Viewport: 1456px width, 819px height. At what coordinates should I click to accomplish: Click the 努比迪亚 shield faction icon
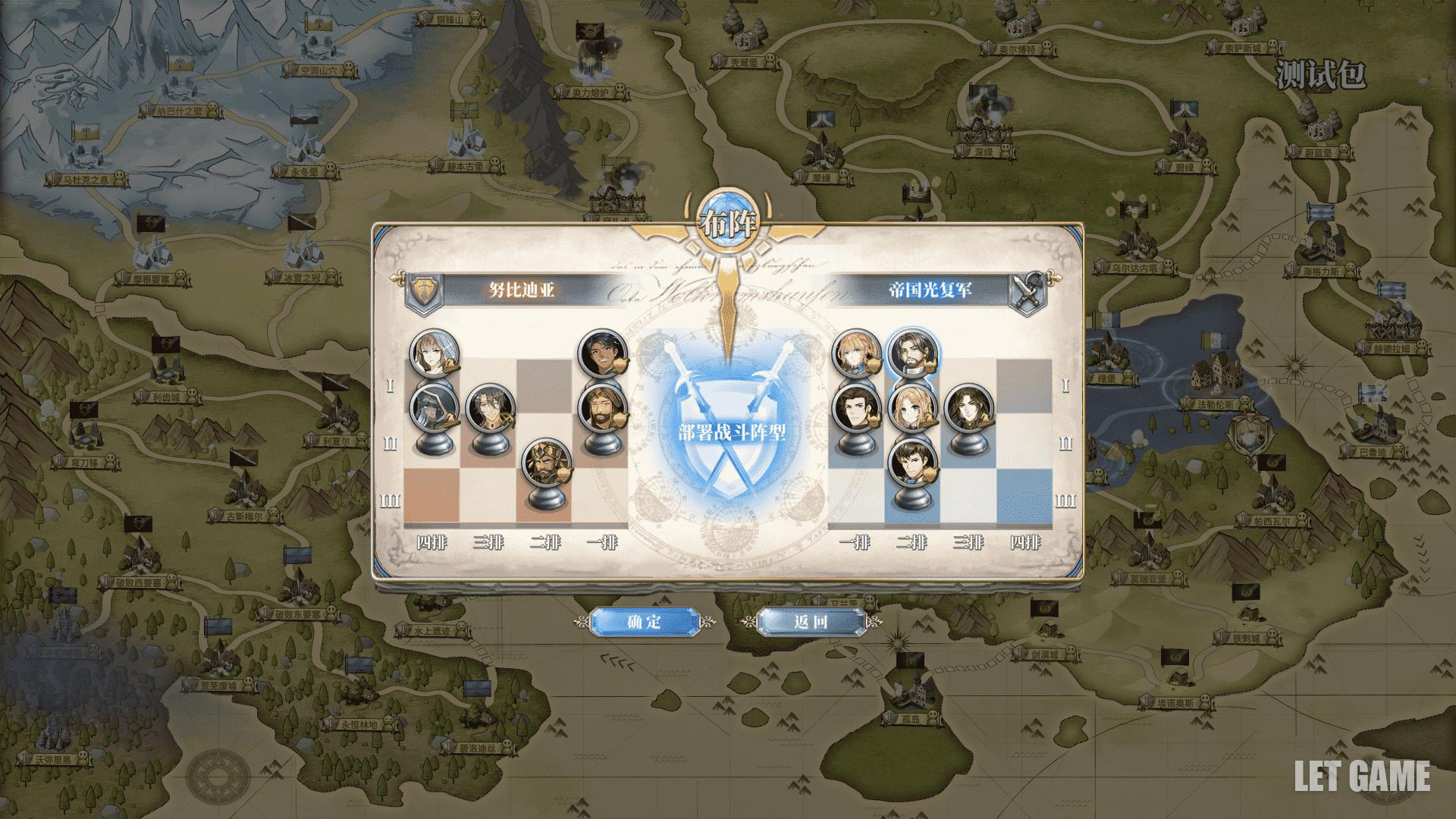(423, 290)
